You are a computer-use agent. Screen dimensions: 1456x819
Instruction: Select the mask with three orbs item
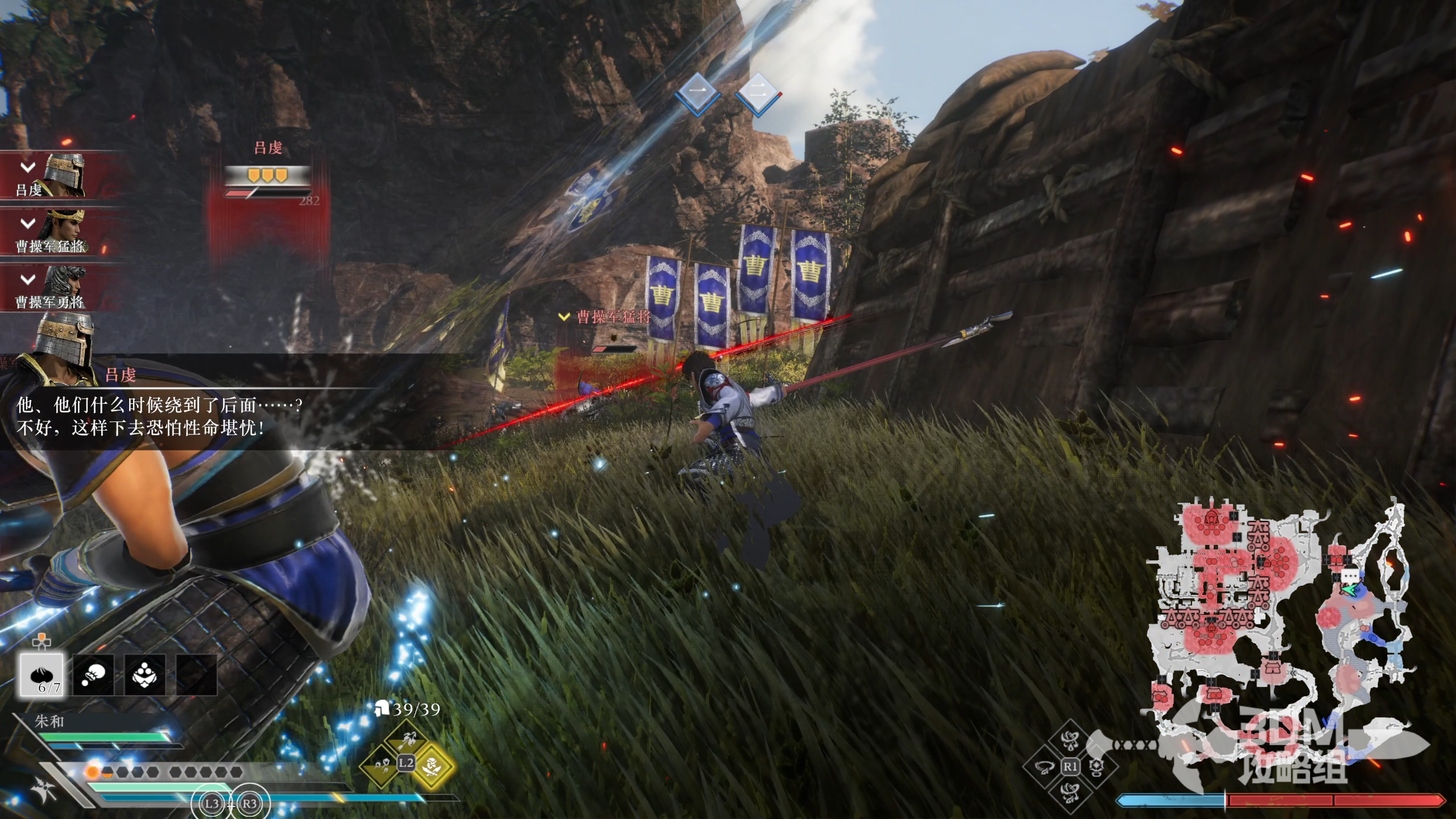(x=144, y=675)
